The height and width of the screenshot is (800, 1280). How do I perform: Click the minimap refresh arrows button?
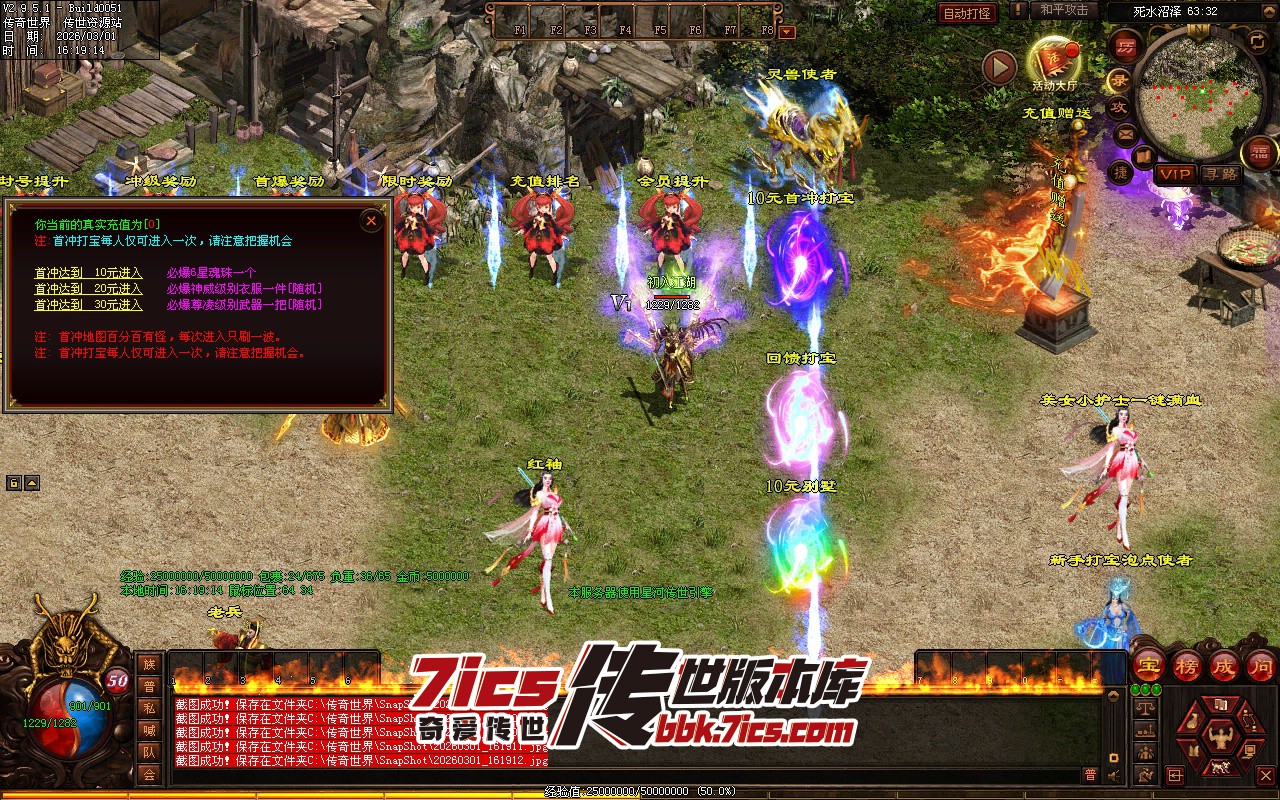pos(1258,41)
